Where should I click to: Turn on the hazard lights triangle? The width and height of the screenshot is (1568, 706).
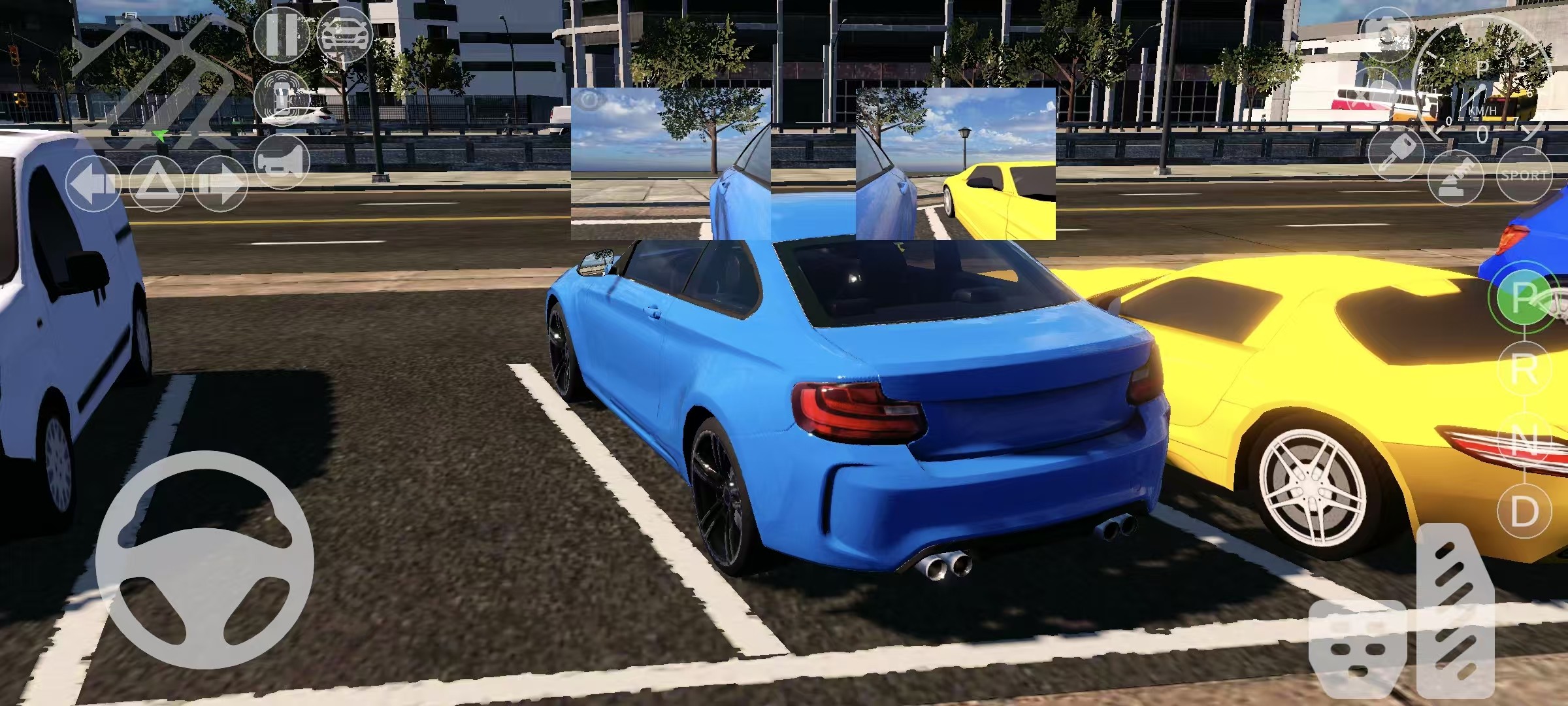tap(155, 184)
